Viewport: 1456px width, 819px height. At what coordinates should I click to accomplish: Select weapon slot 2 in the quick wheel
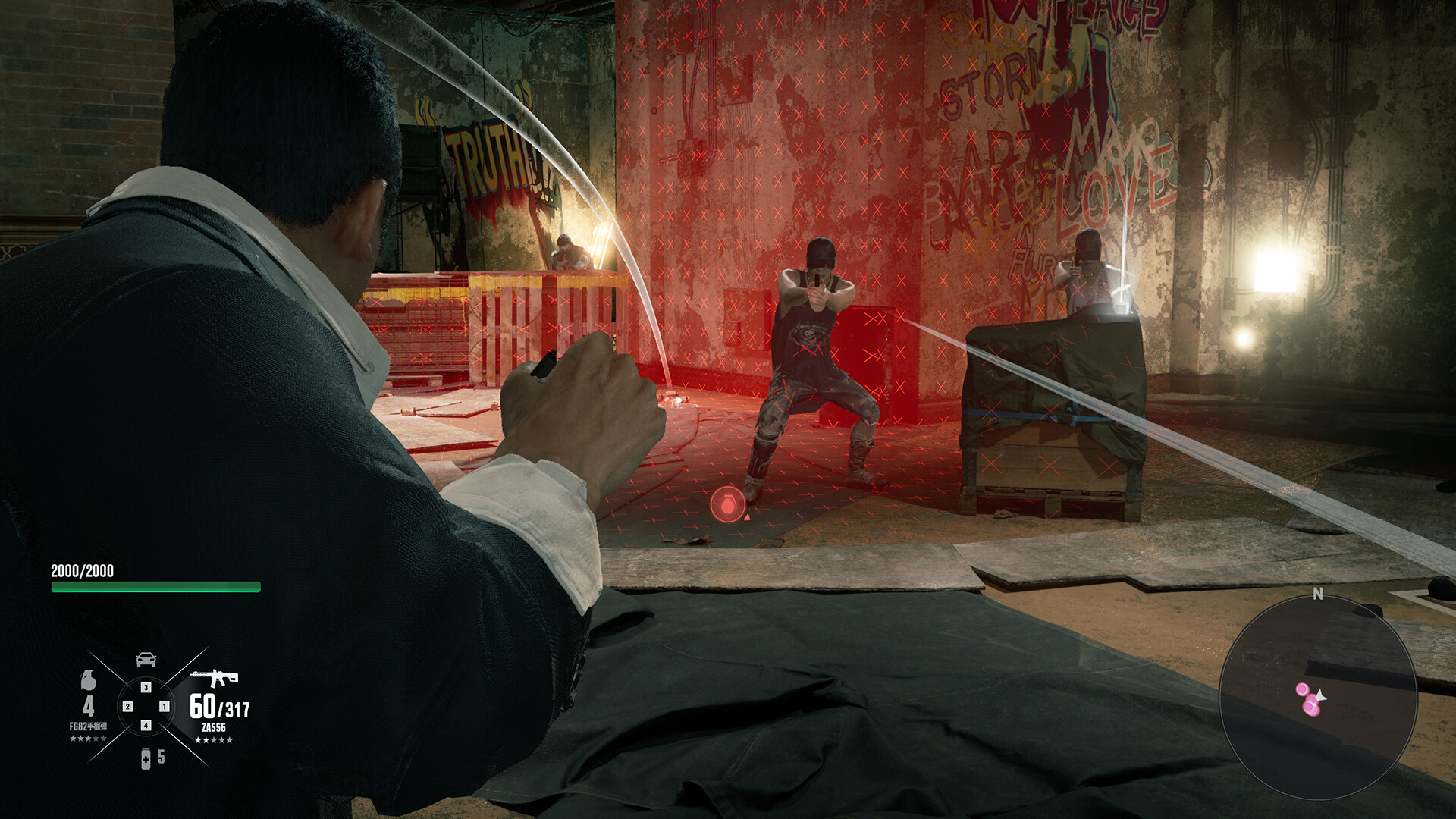tap(128, 706)
